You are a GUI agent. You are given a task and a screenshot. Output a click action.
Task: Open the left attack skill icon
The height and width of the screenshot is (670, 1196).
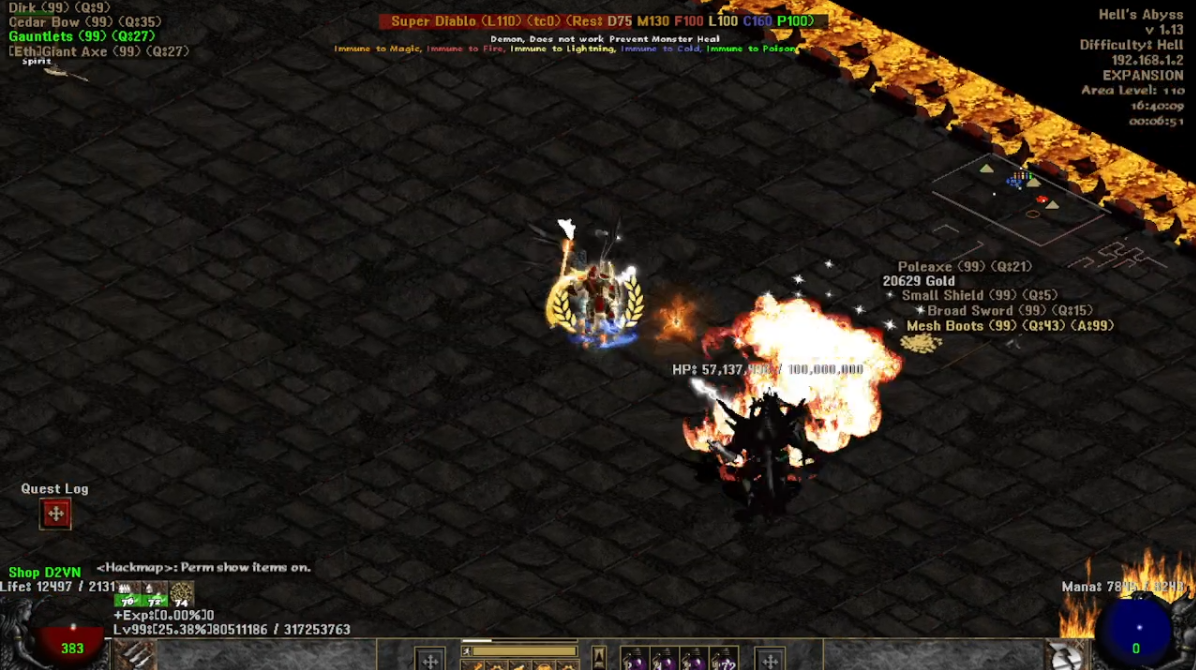point(136,655)
